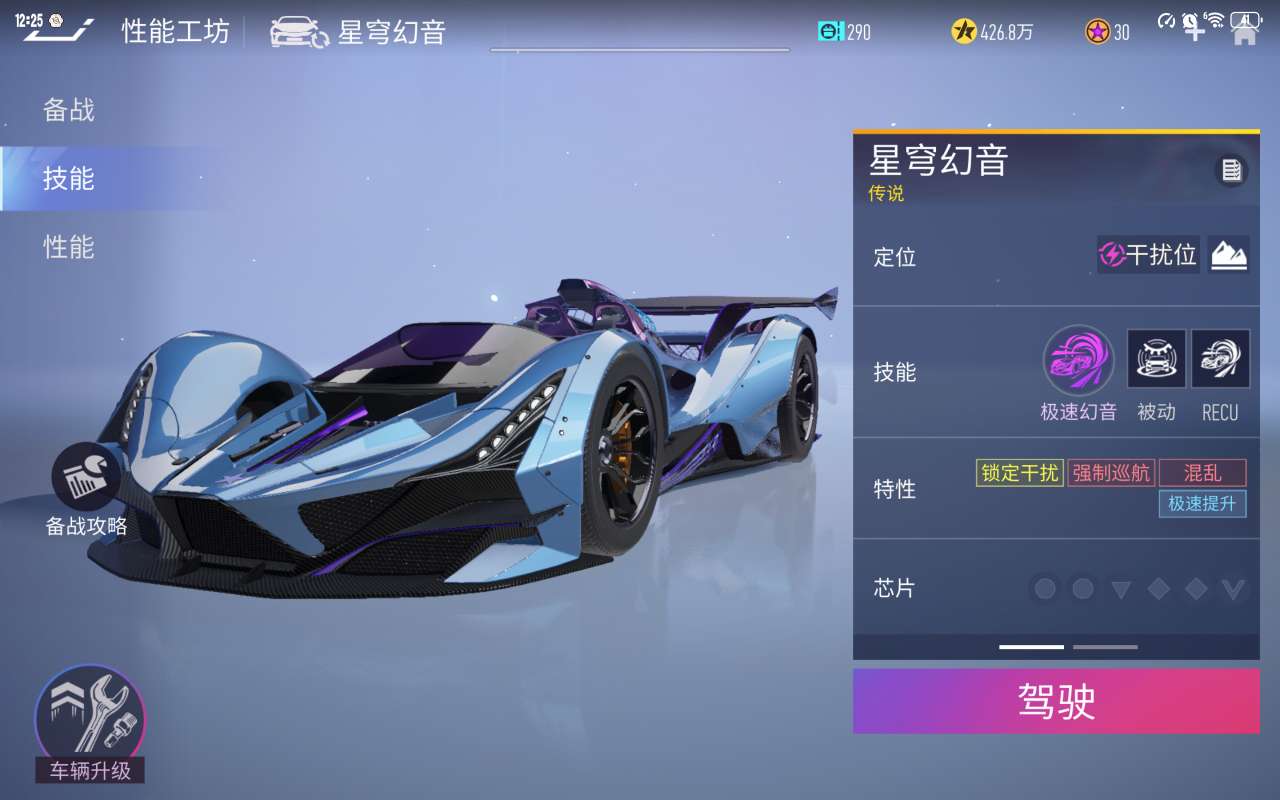The height and width of the screenshot is (800, 1280).
Task: Check the 强制巡航 trait tag
Action: 1111,473
